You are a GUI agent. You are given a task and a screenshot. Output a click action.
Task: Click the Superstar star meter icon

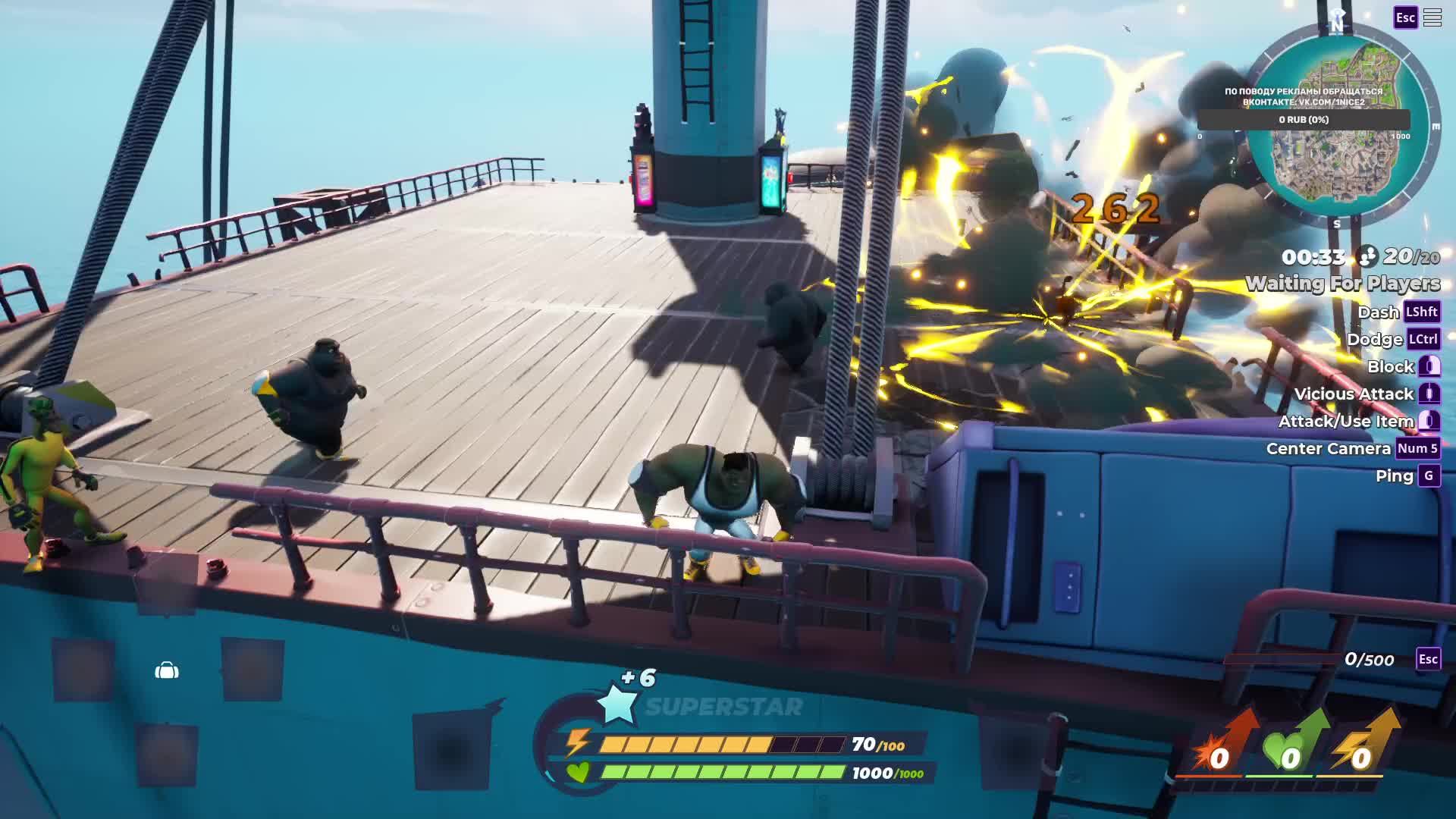pos(618,703)
